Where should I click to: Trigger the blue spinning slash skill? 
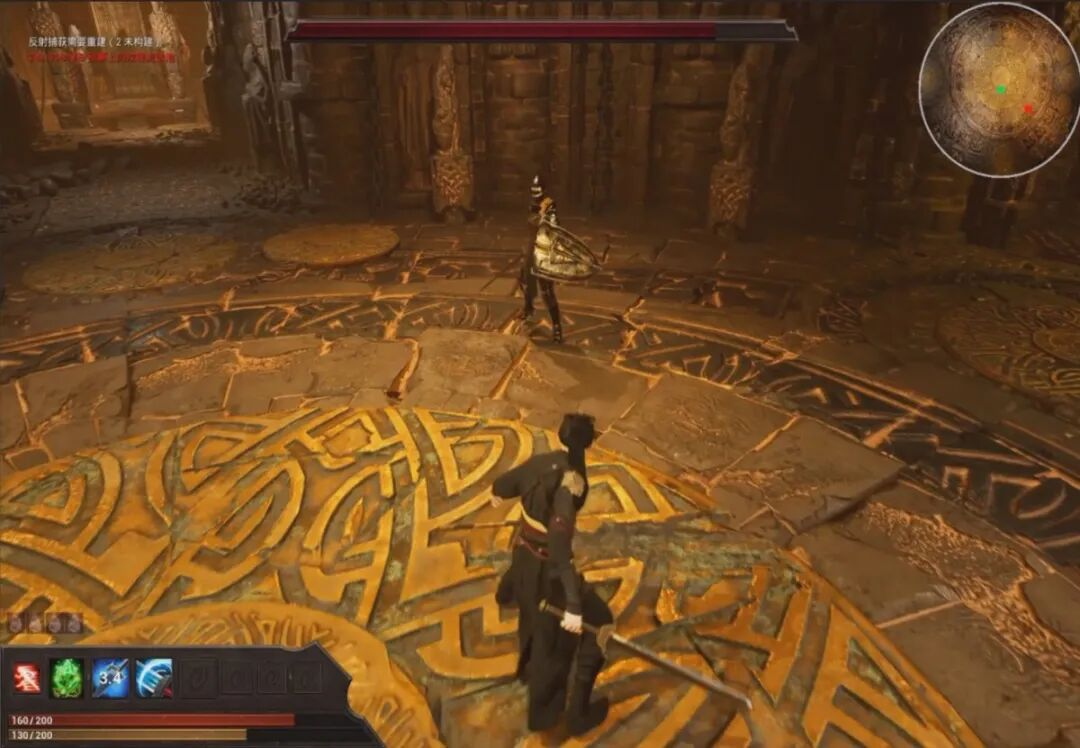pyautogui.click(x=154, y=678)
